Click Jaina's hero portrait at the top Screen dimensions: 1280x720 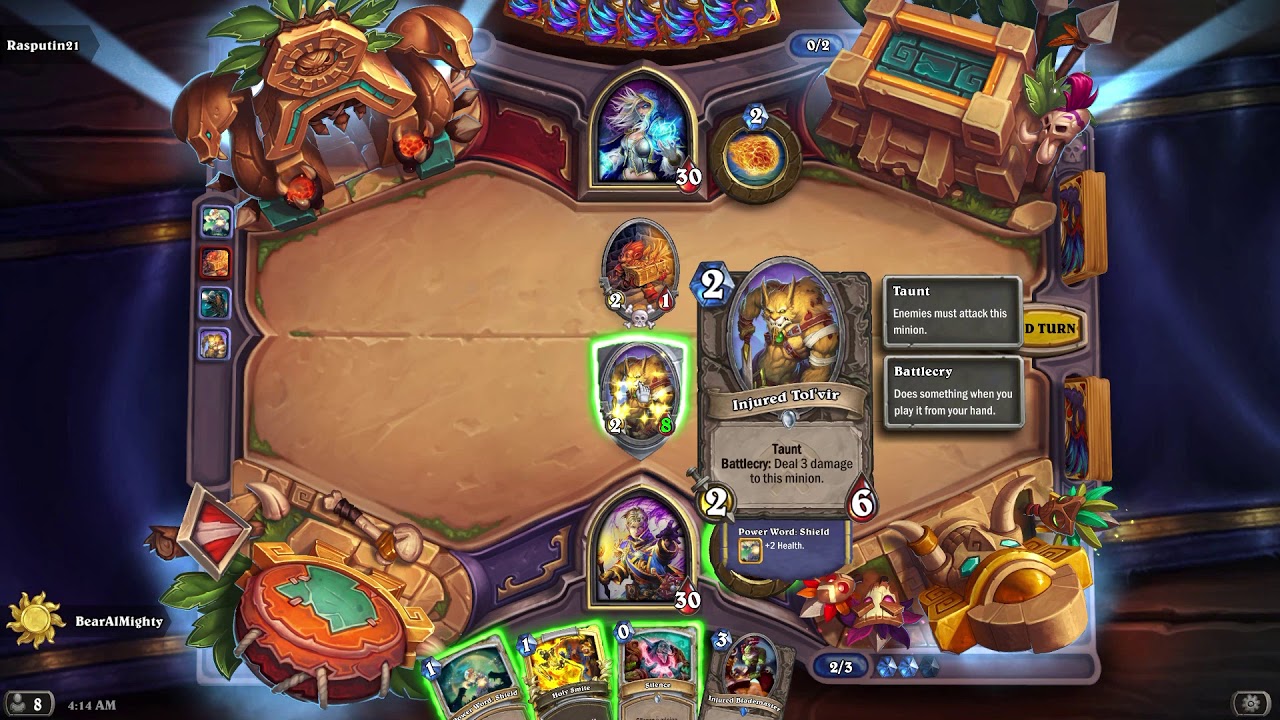point(645,130)
